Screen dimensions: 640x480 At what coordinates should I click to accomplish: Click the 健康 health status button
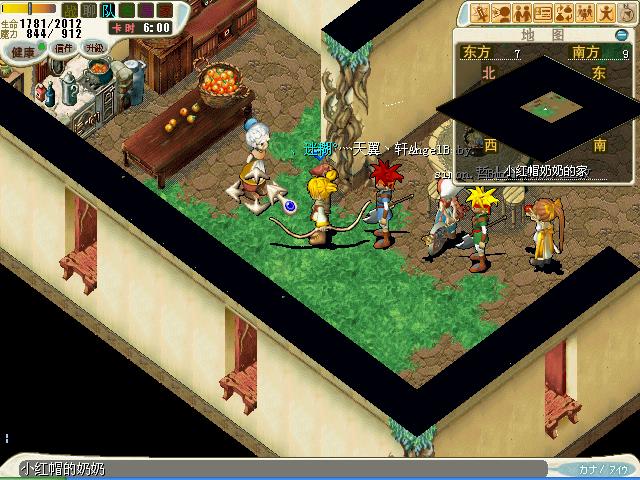pyautogui.click(x=23, y=48)
